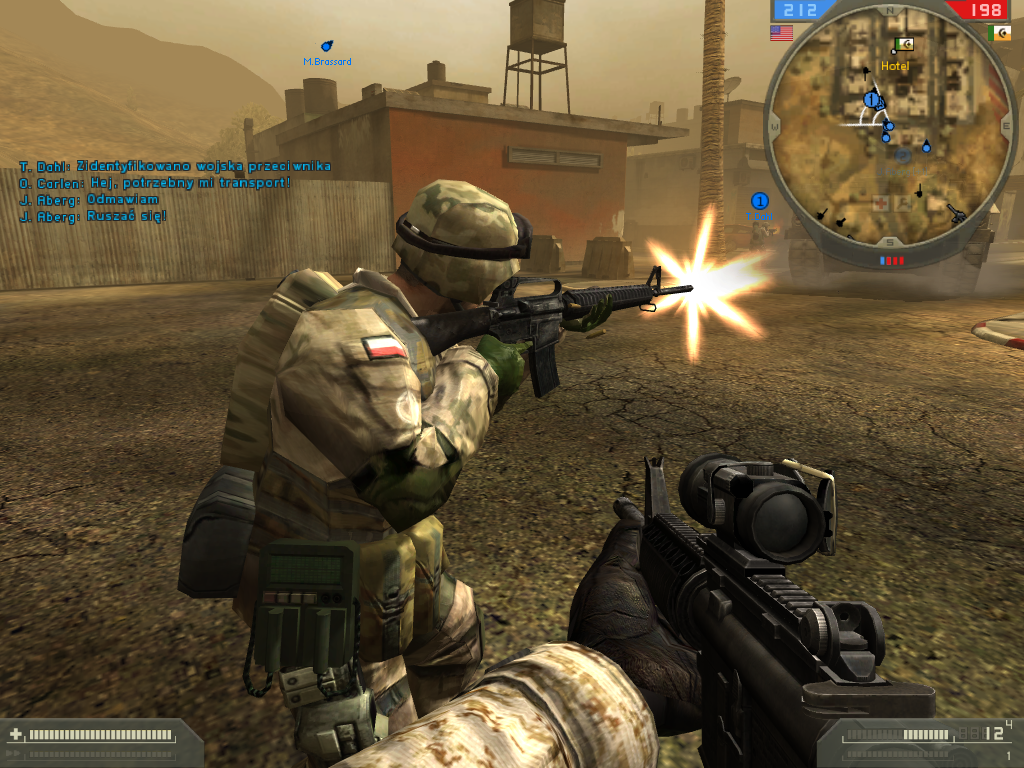This screenshot has height=768, width=1024.
Task: Select squad leader marker 1 on the minimap
Action: pyautogui.click(x=872, y=100)
